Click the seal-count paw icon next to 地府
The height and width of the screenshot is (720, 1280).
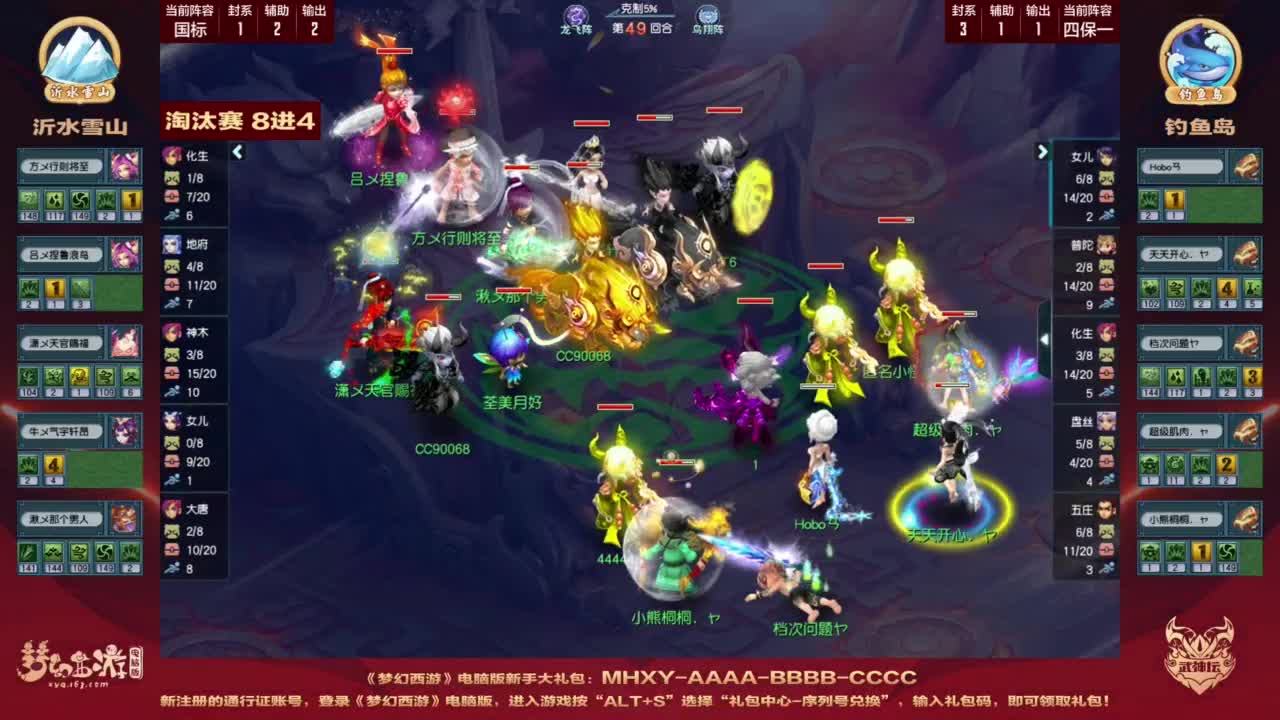(170, 268)
